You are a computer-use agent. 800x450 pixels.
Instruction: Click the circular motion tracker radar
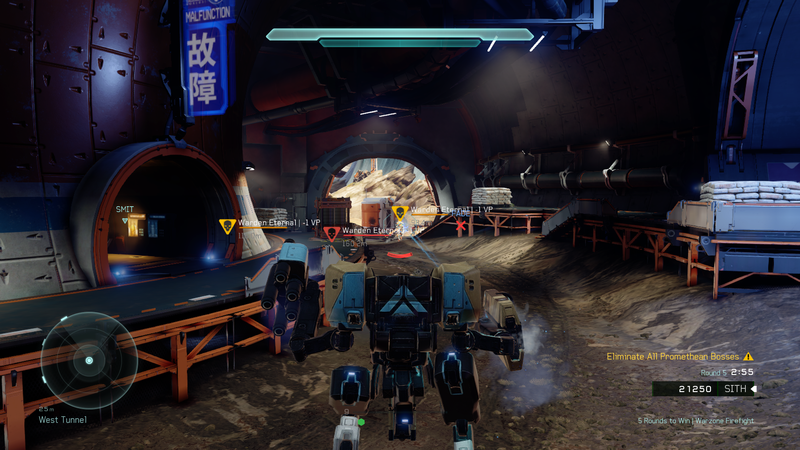click(88, 360)
